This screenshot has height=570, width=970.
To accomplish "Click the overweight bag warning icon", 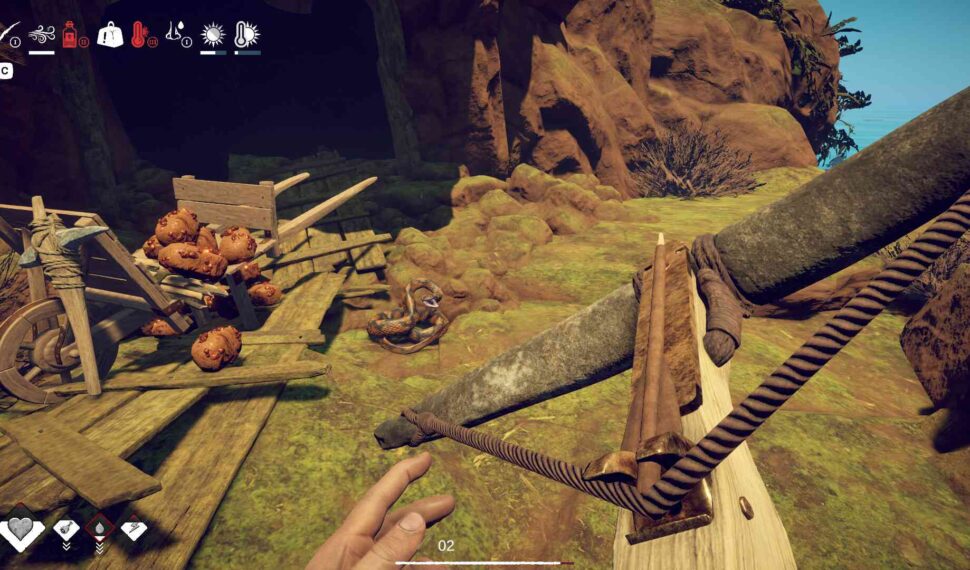I will 109,35.
